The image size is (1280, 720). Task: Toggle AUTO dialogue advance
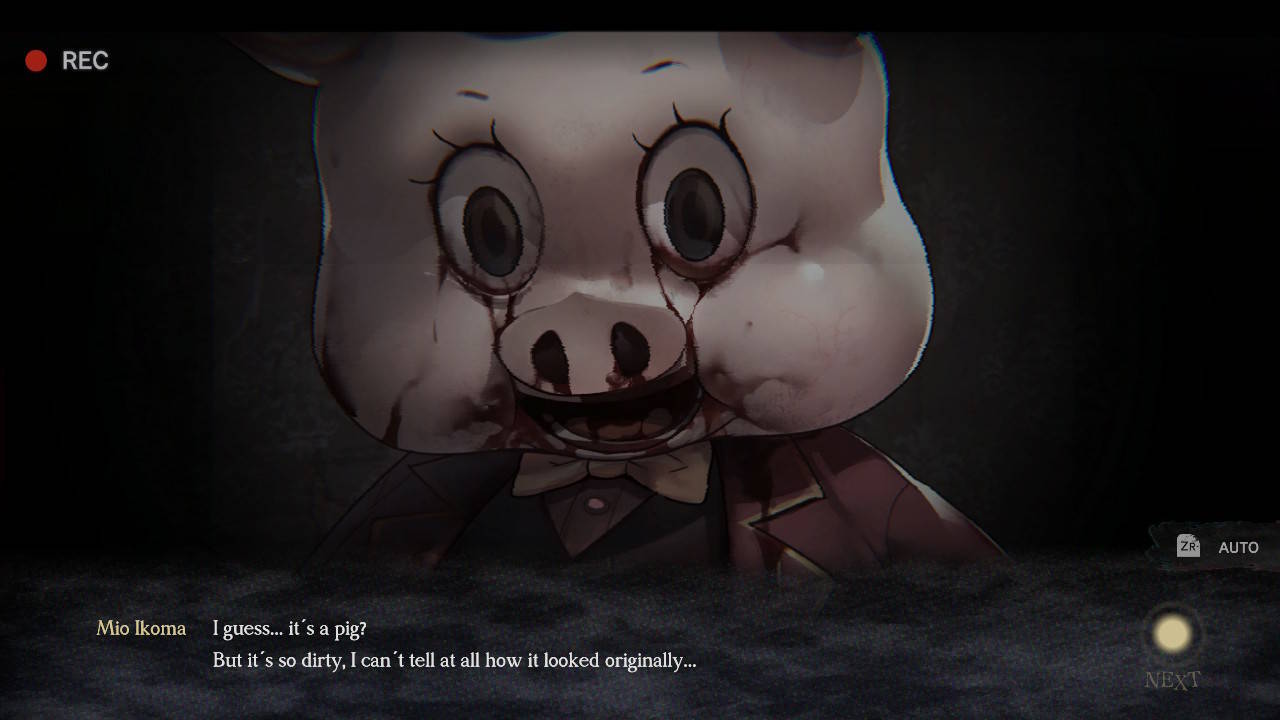1220,547
